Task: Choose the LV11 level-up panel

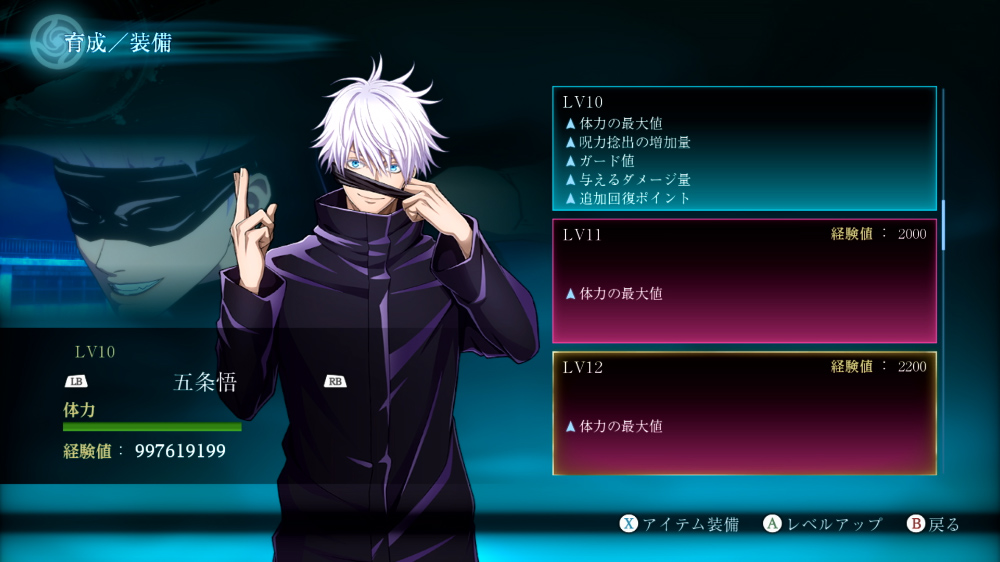Action: [744, 281]
